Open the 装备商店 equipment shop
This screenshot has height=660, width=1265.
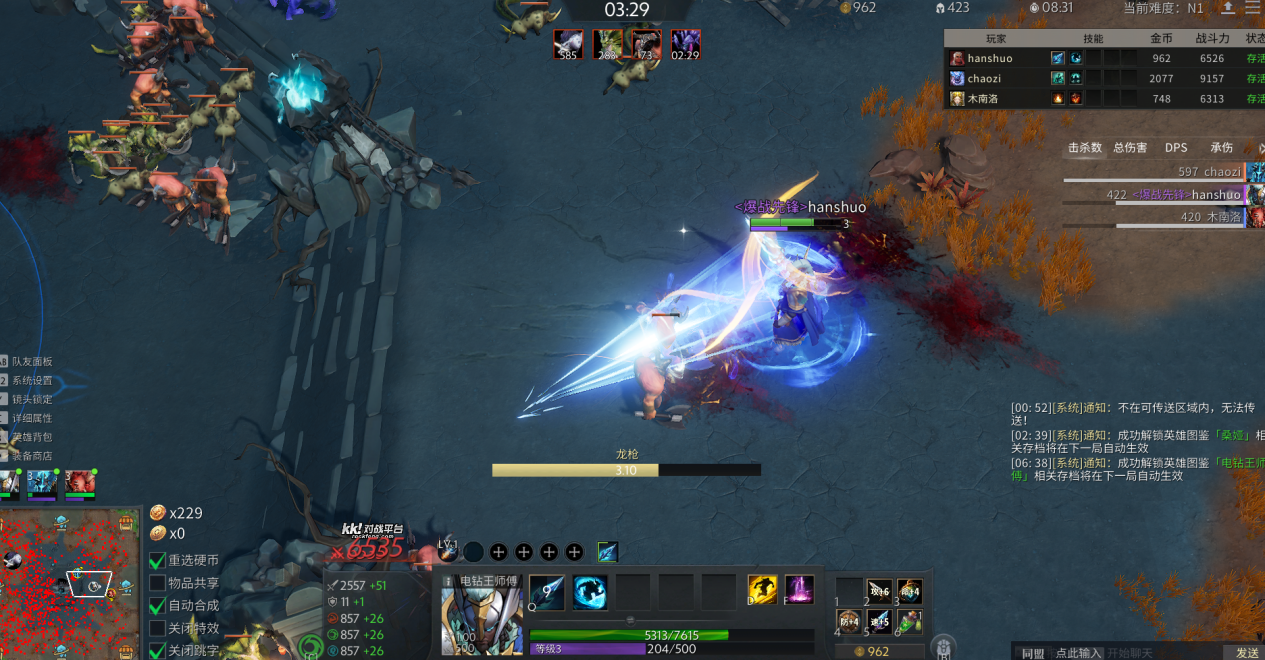[x=31, y=456]
